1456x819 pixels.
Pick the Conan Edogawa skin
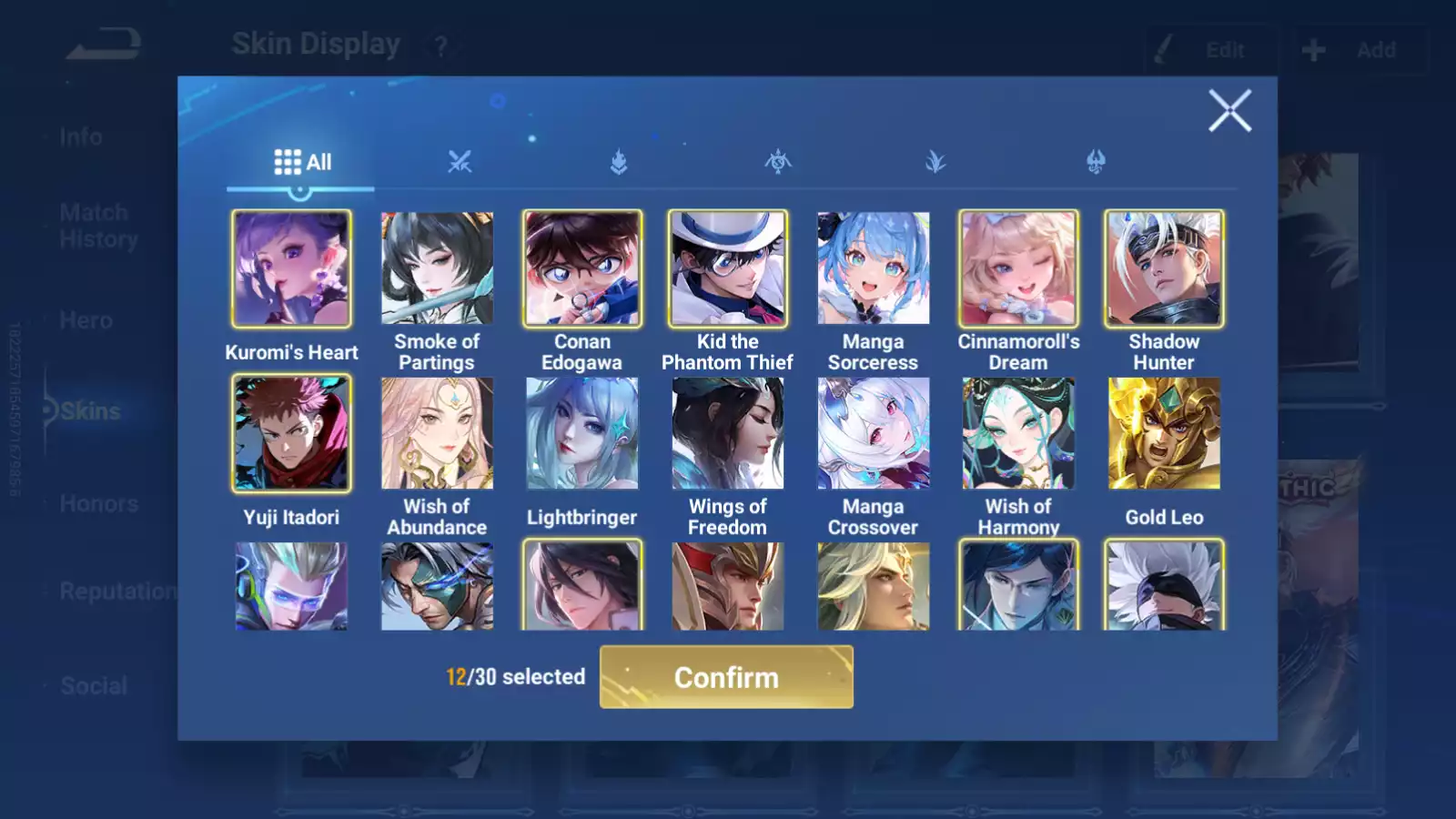tap(582, 269)
